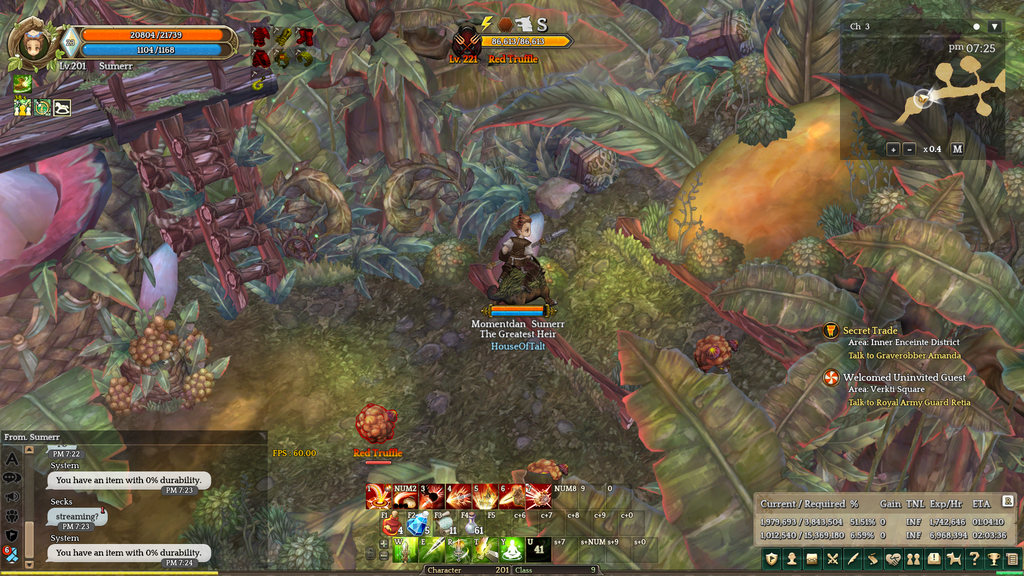This screenshot has width=1024, height=576.
Task: Use the purple flask in F4 slot
Action: pyautogui.click(x=472, y=525)
